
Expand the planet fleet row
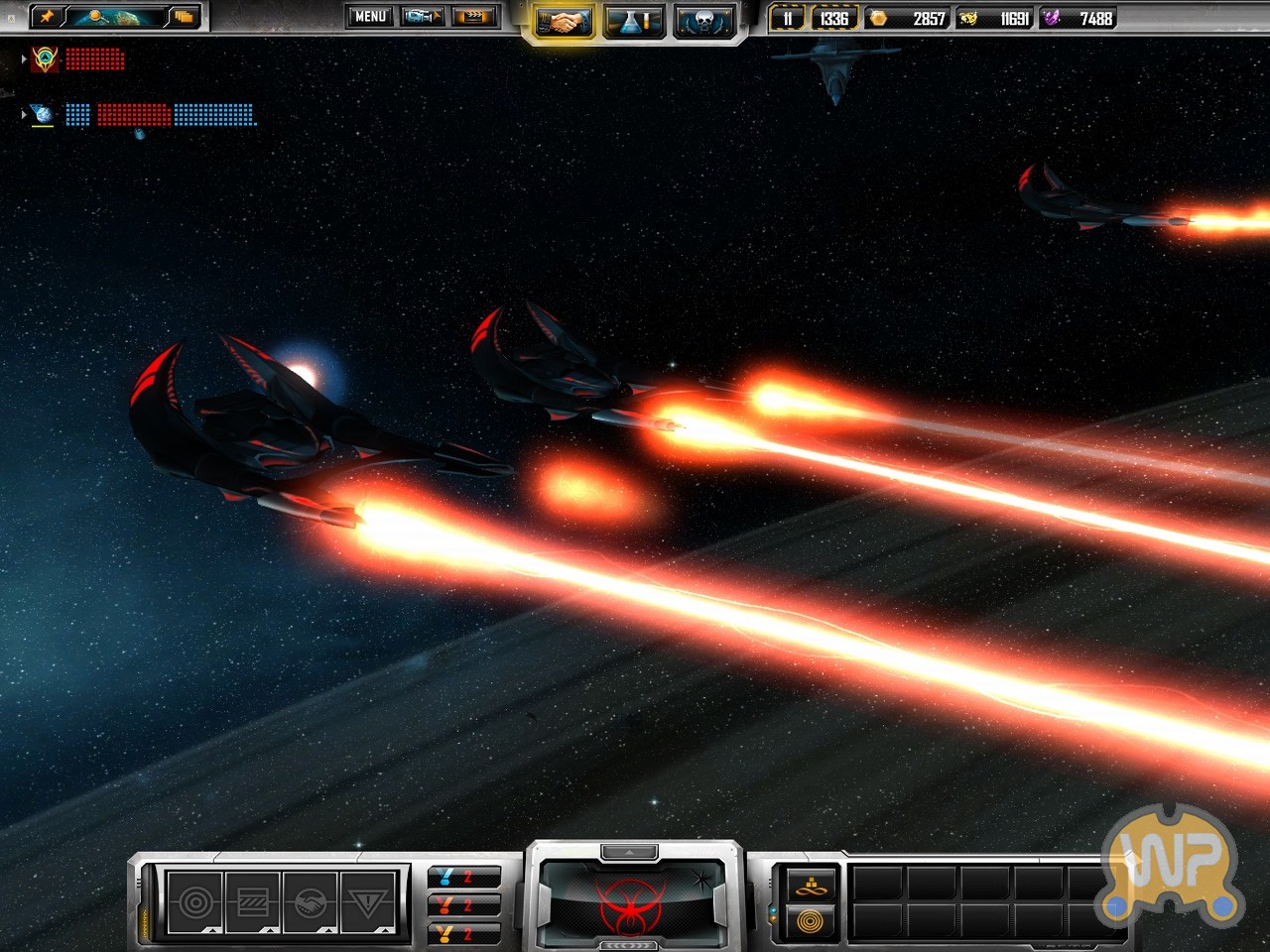[24, 115]
